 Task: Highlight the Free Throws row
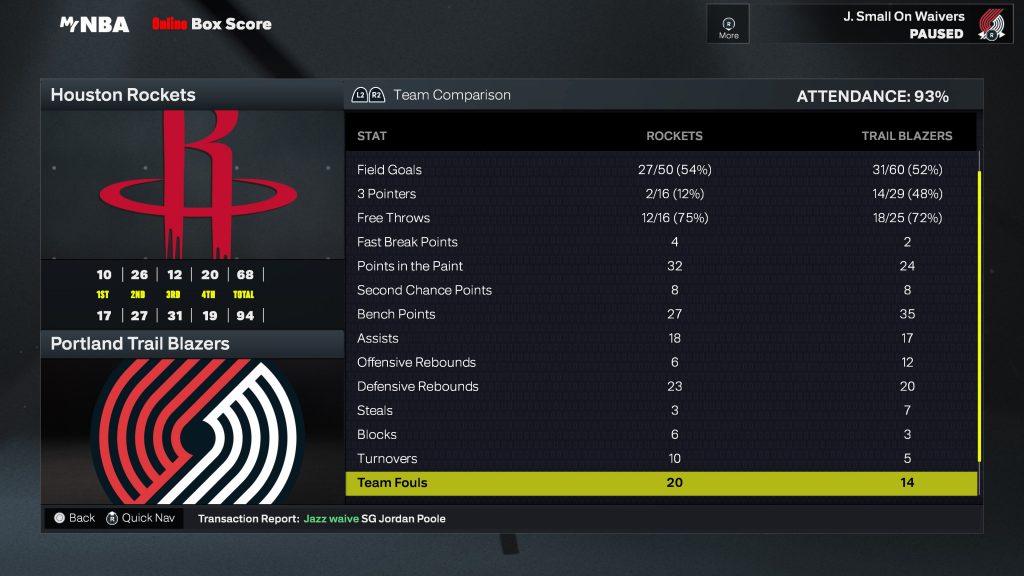[x=660, y=218]
